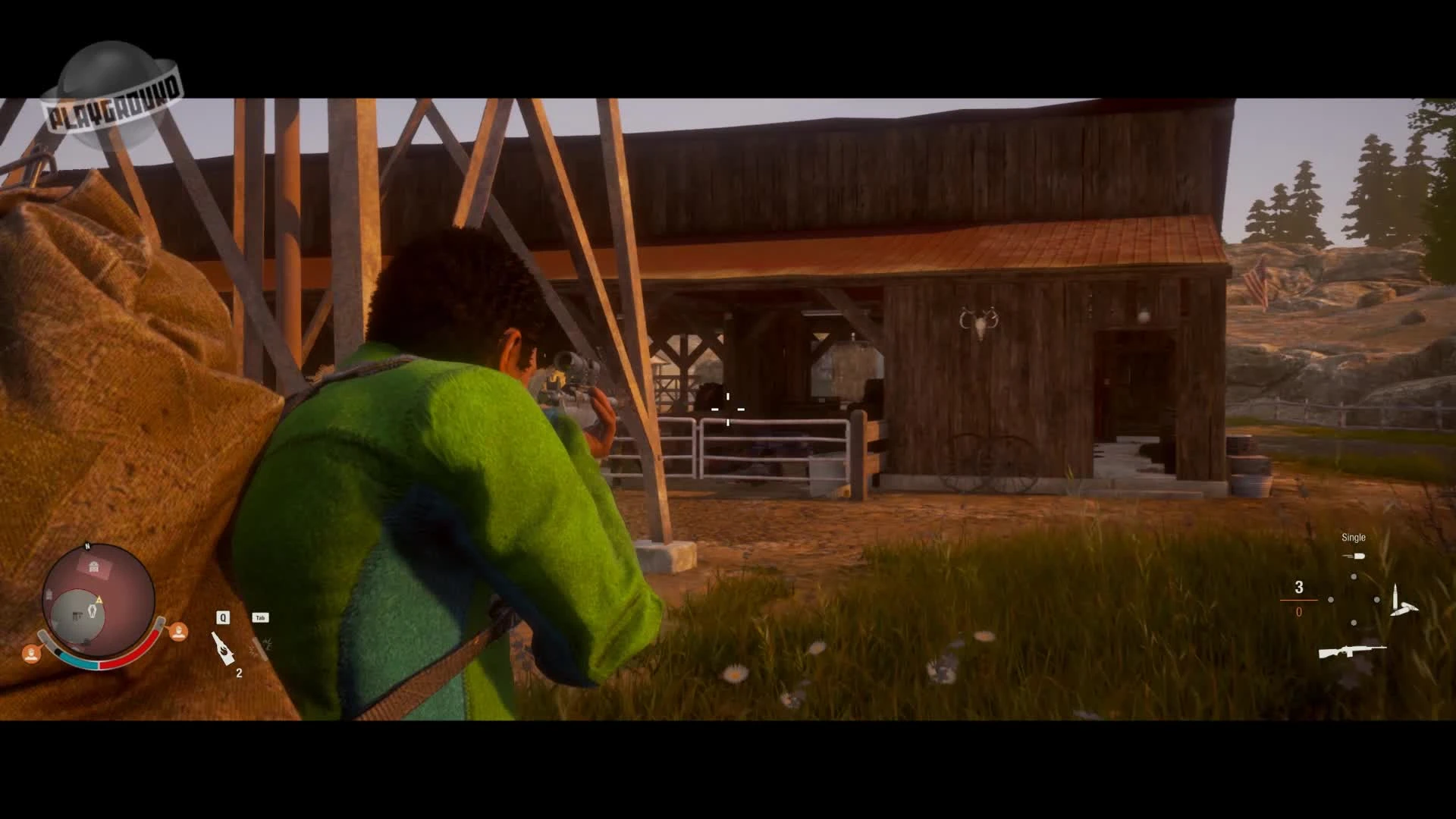Click the yellow waypoint triangle on the minimap
The image size is (1456, 819).
(99, 599)
